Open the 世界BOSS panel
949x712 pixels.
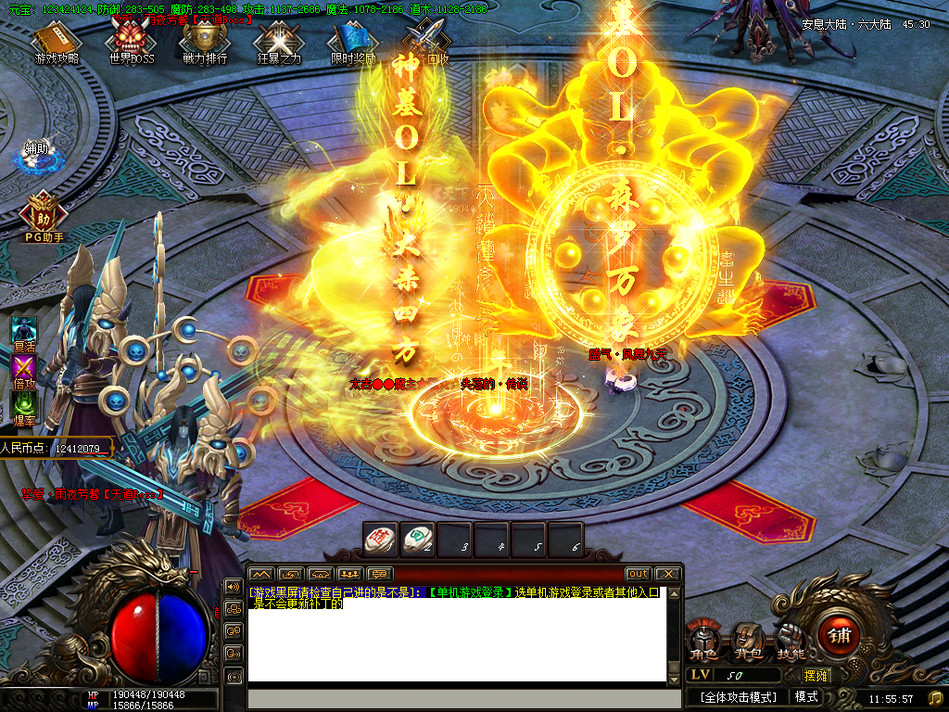pos(131,41)
